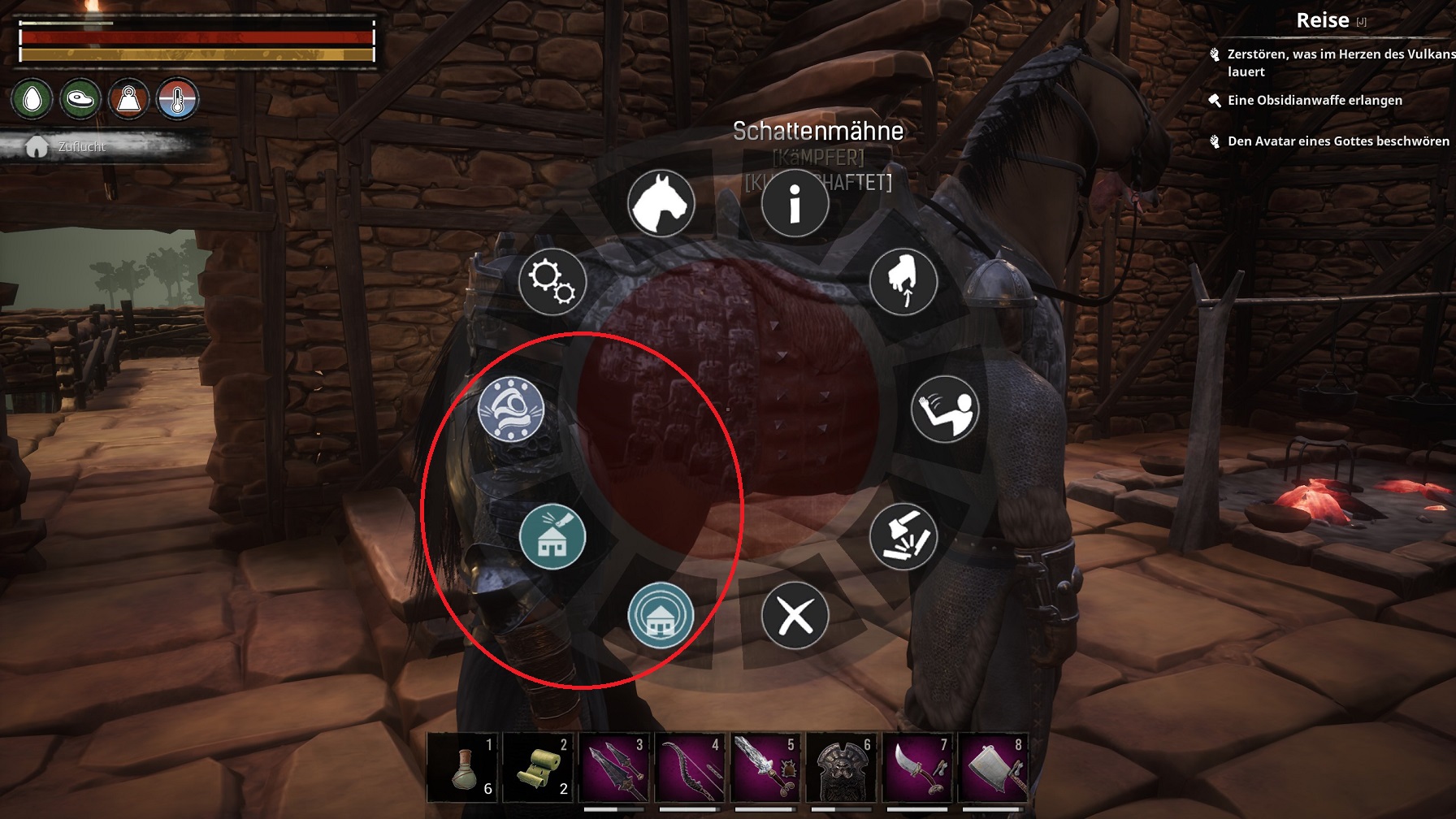The height and width of the screenshot is (819, 1456).
Task: Select the horse head mount option
Action: coord(661,204)
